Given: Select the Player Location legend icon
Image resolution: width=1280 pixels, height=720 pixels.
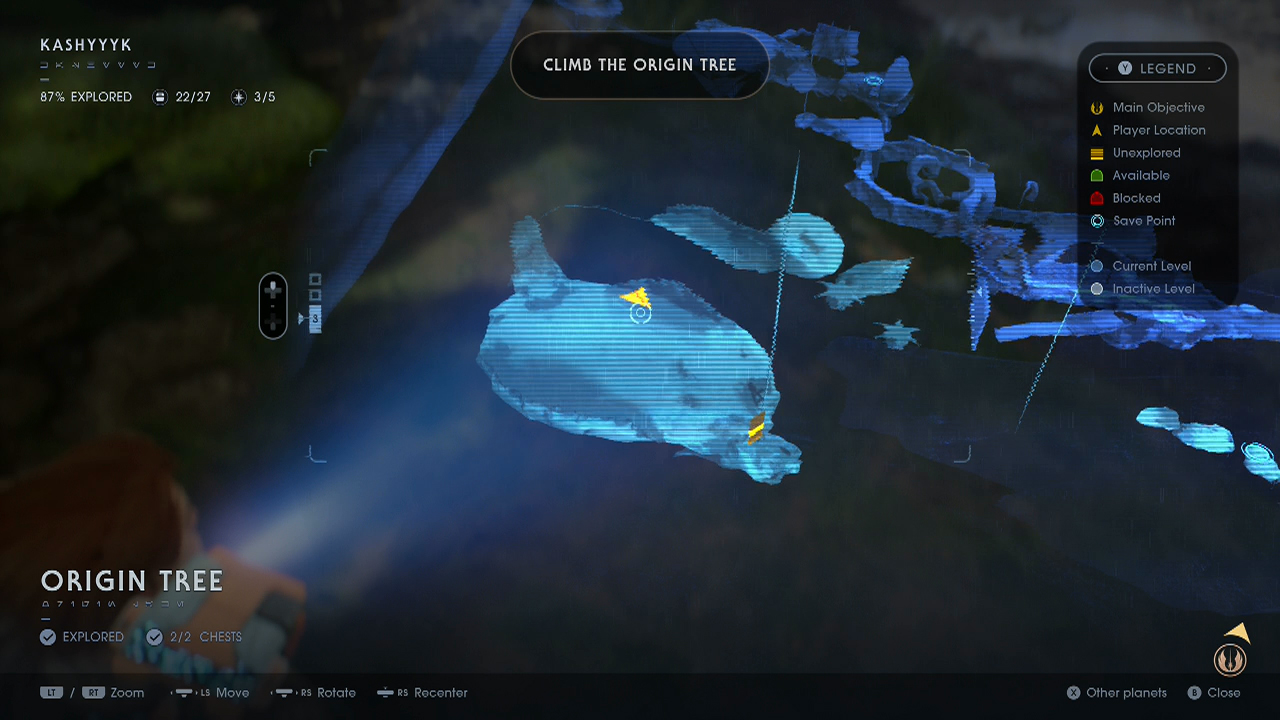Looking at the screenshot, I should click(1097, 130).
